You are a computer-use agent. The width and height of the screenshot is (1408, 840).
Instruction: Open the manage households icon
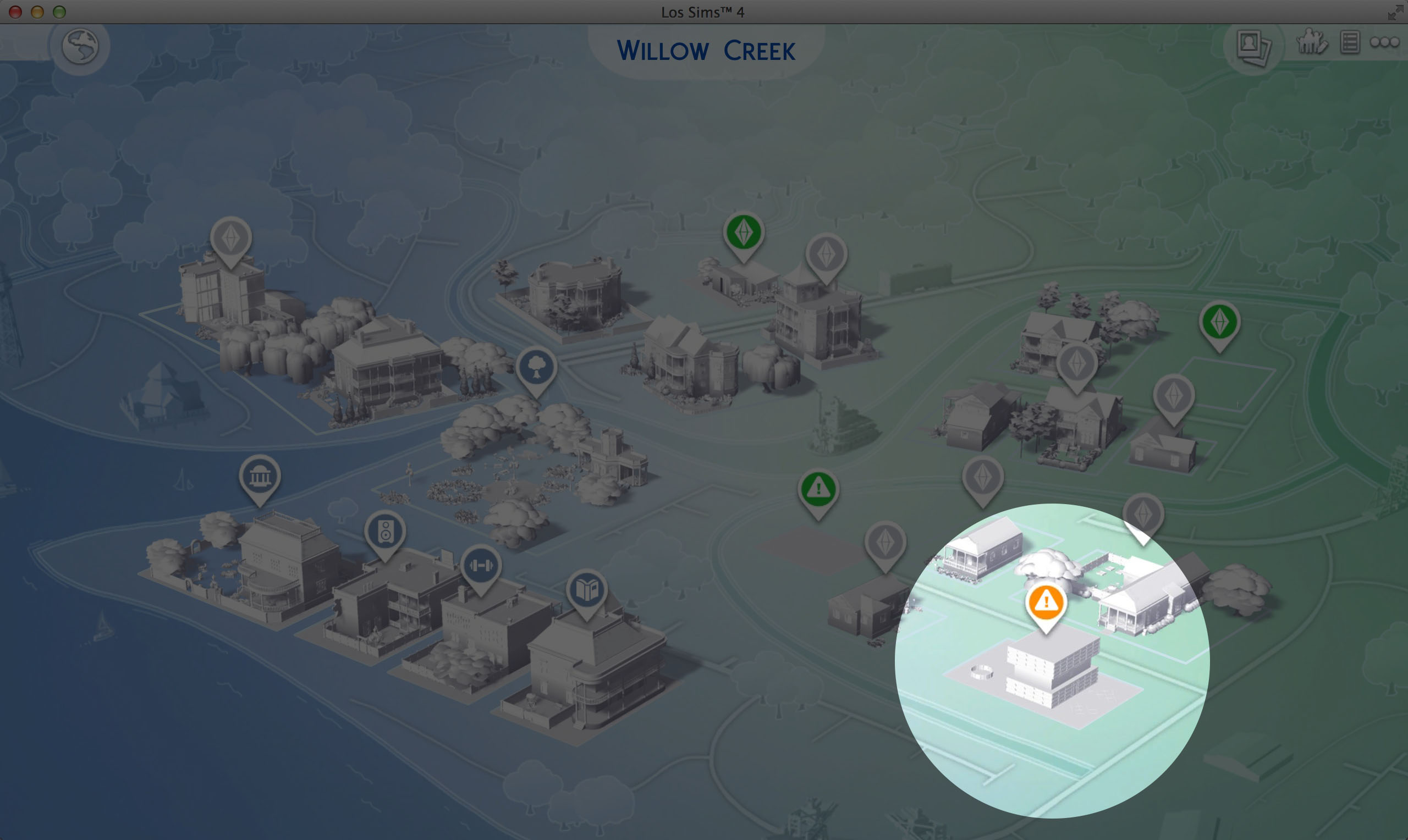(1311, 42)
